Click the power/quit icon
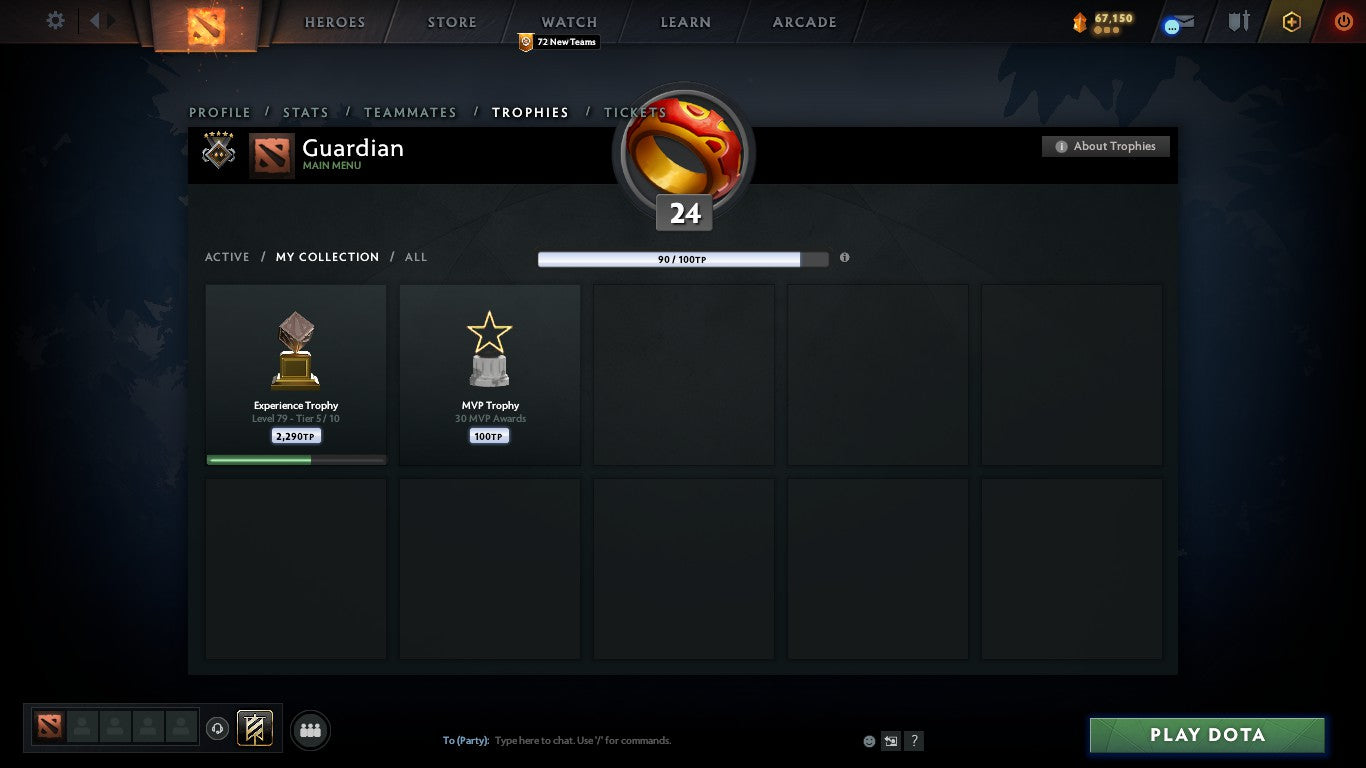This screenshot has width=1366, height=768. pos(1343,20)
